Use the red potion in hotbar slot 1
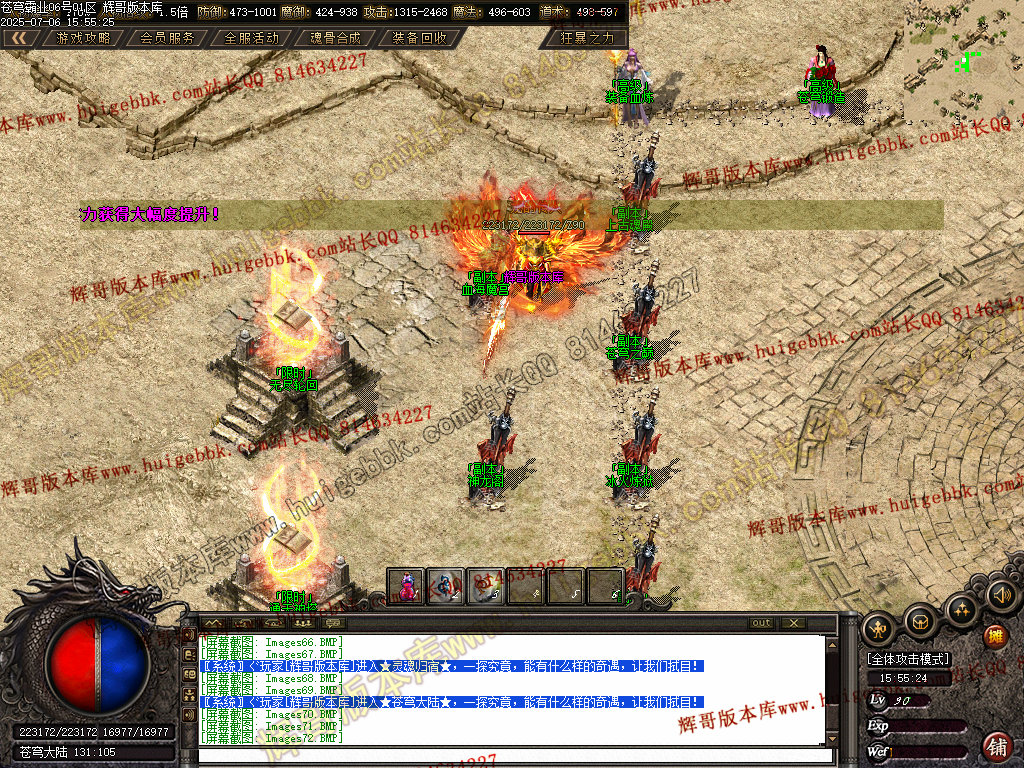The image size is (1024, 768). coord(406,586)
